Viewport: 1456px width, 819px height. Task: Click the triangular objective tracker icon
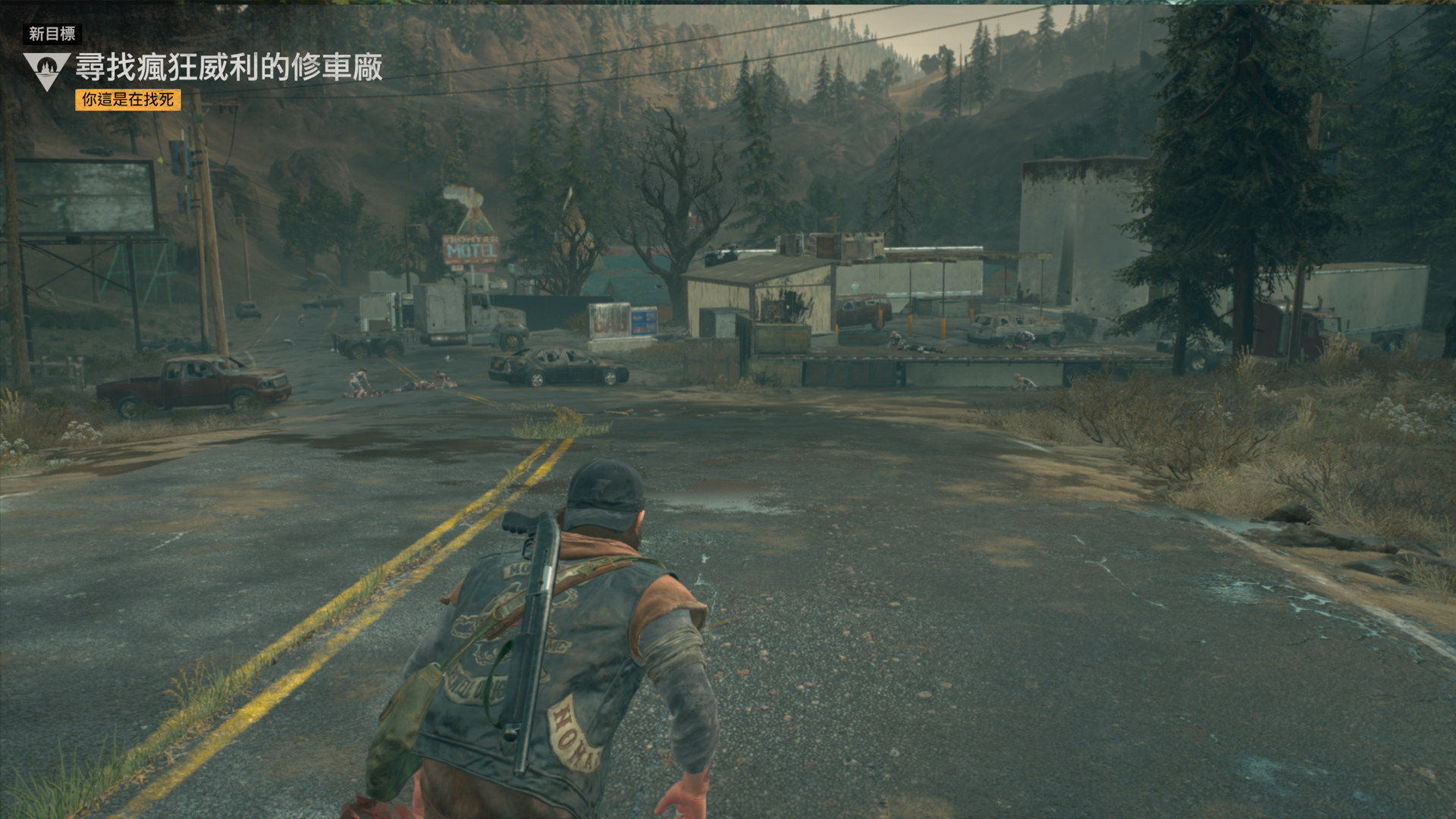47,70
